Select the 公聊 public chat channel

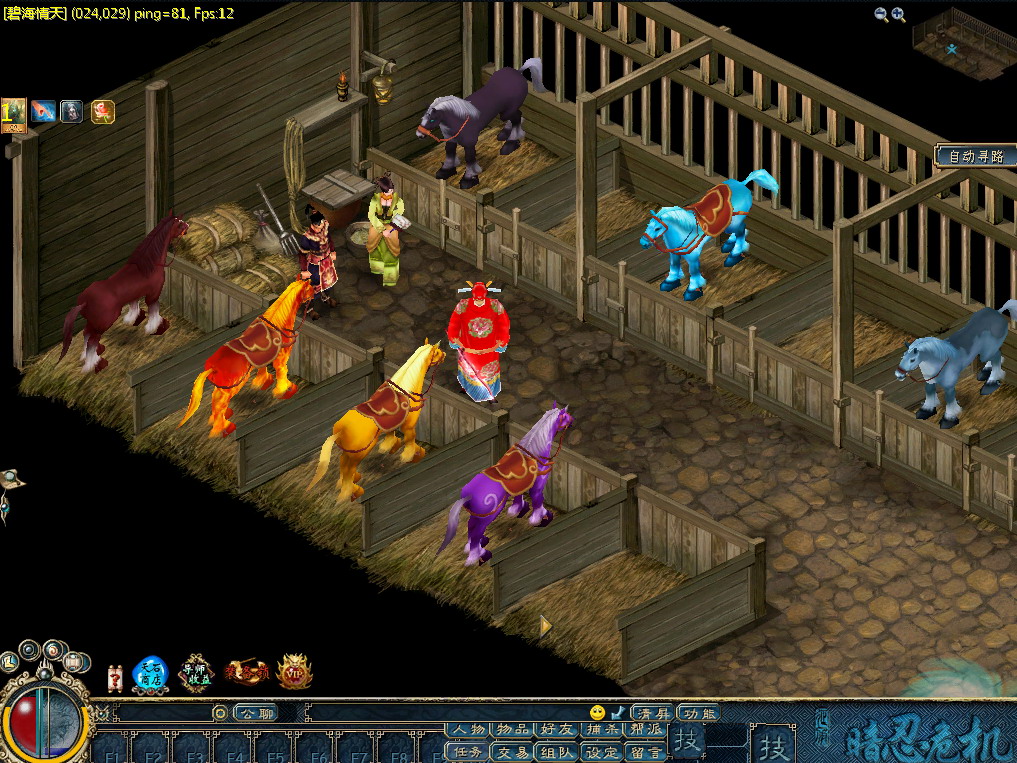coord(254,713)
